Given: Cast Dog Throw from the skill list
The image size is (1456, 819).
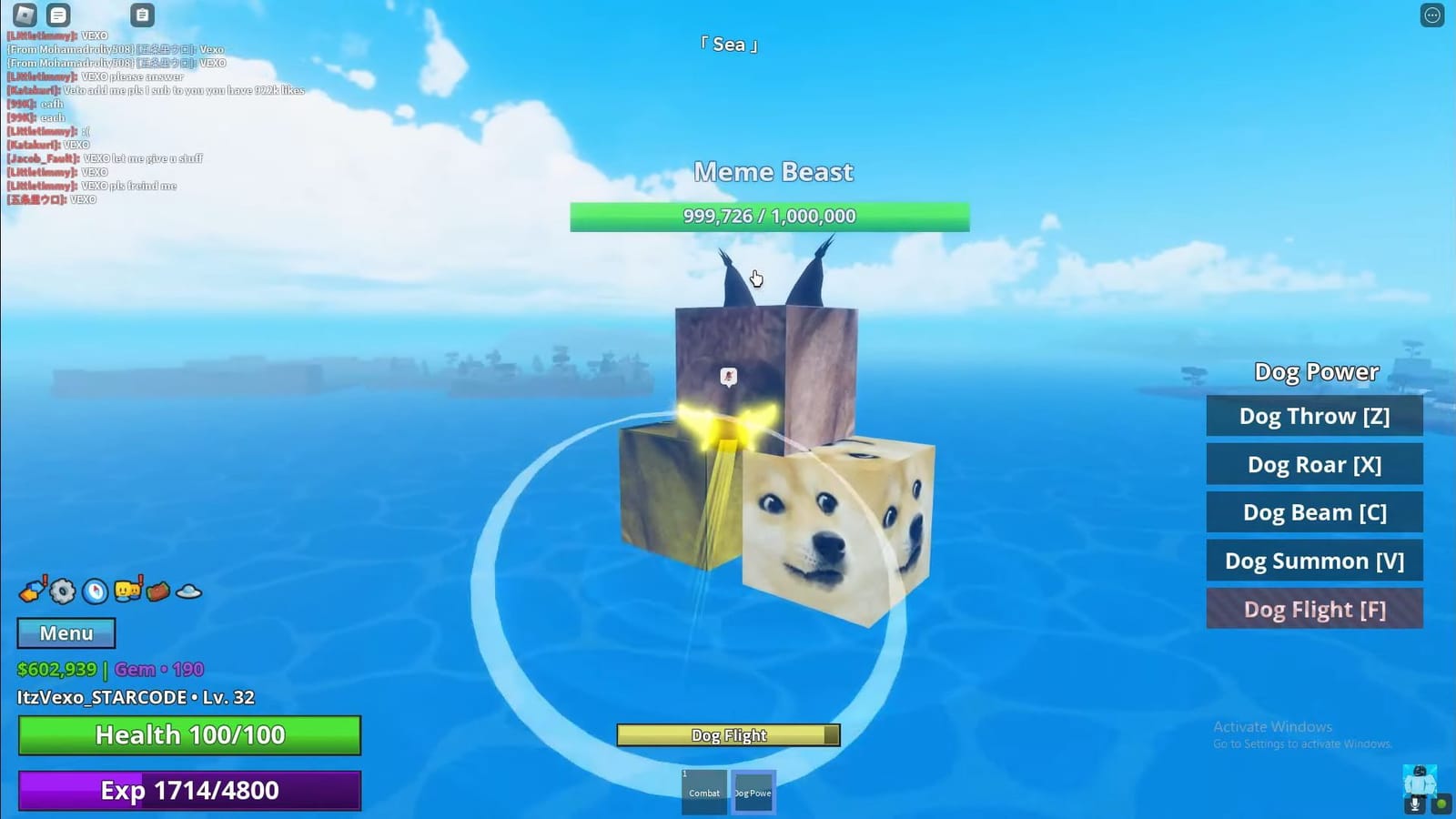Looking at the screenshot, I should coord(1314,415).
